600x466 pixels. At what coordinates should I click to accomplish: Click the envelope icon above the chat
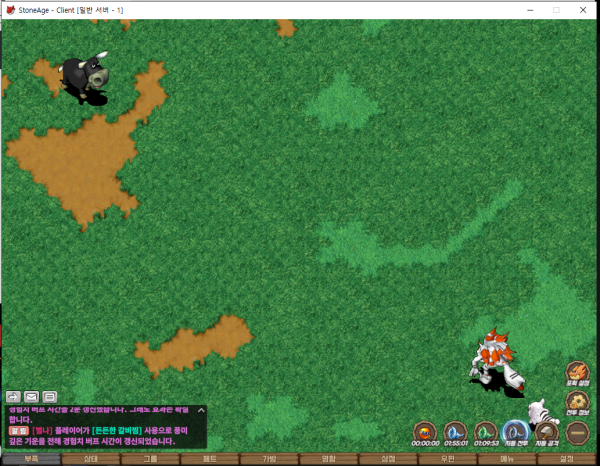32,397
